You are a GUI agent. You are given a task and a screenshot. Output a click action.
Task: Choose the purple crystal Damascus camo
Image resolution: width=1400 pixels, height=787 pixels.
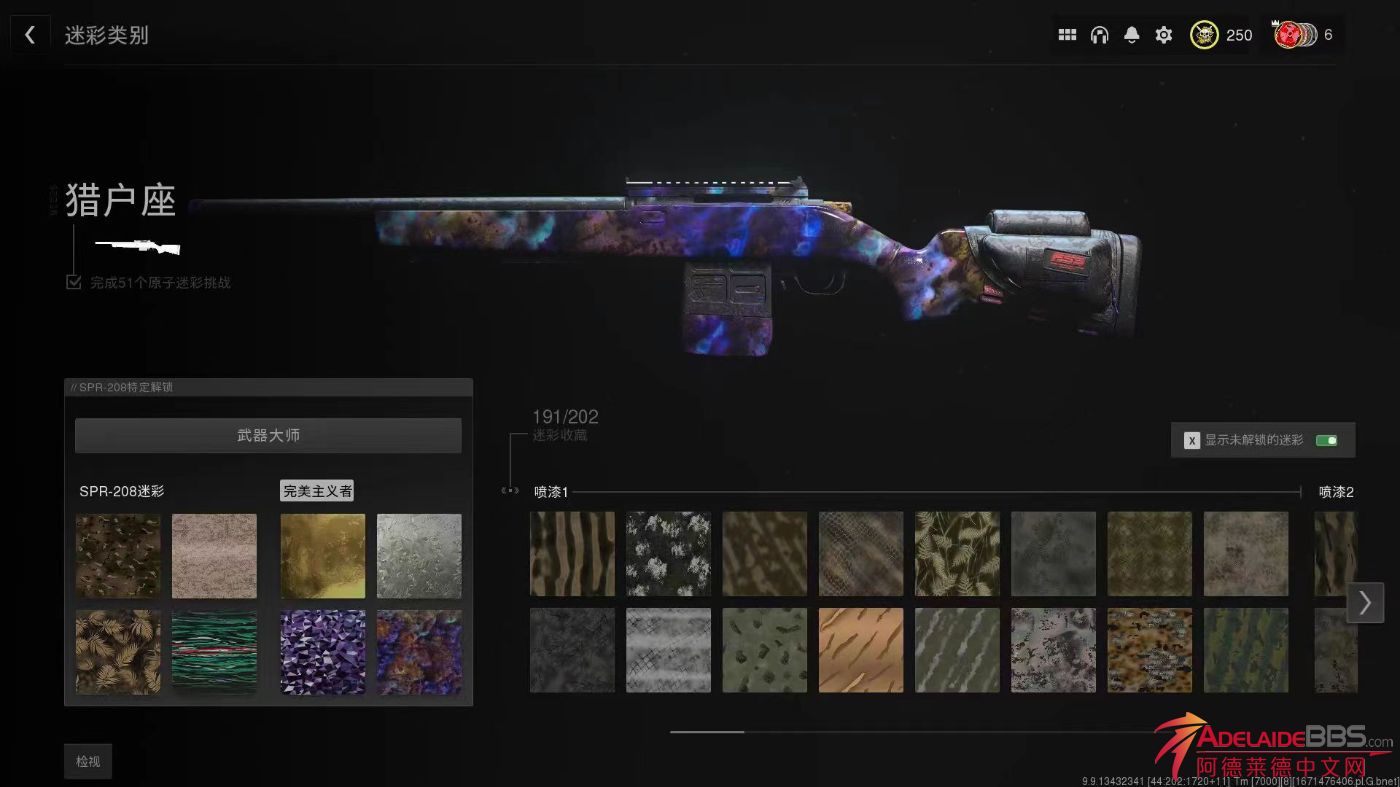coord(322,652)
